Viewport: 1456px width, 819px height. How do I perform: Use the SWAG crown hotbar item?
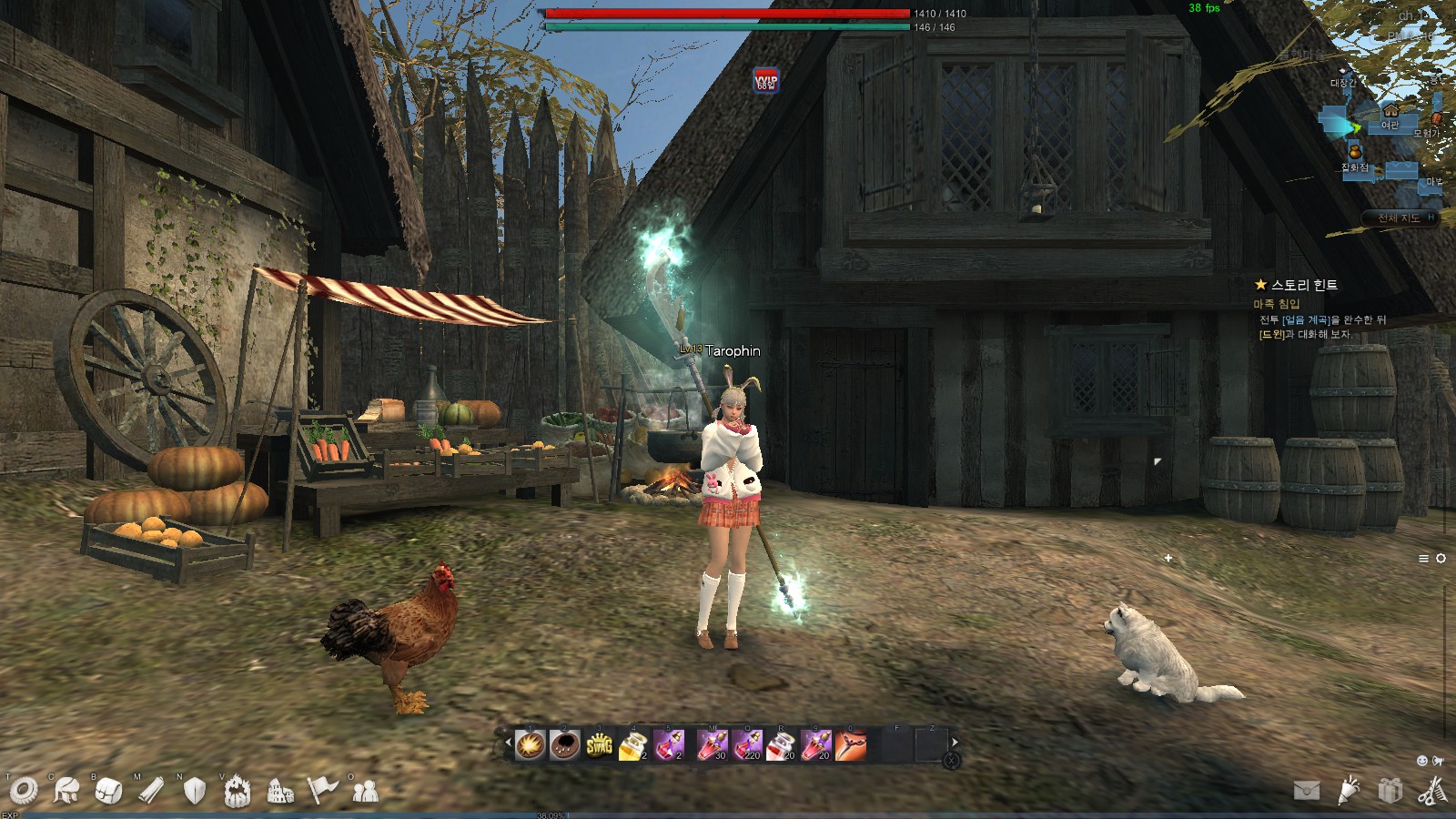click(599, 745)
